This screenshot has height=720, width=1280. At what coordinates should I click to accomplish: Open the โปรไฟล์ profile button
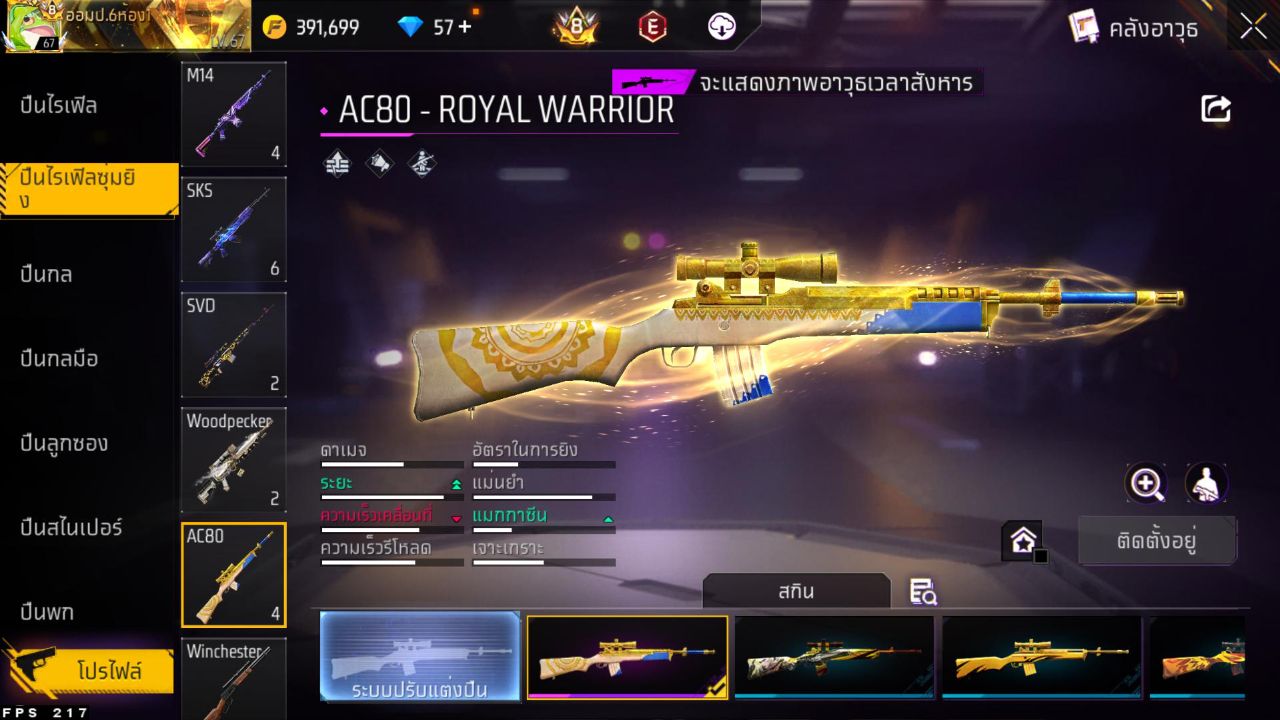click(95, 671)
